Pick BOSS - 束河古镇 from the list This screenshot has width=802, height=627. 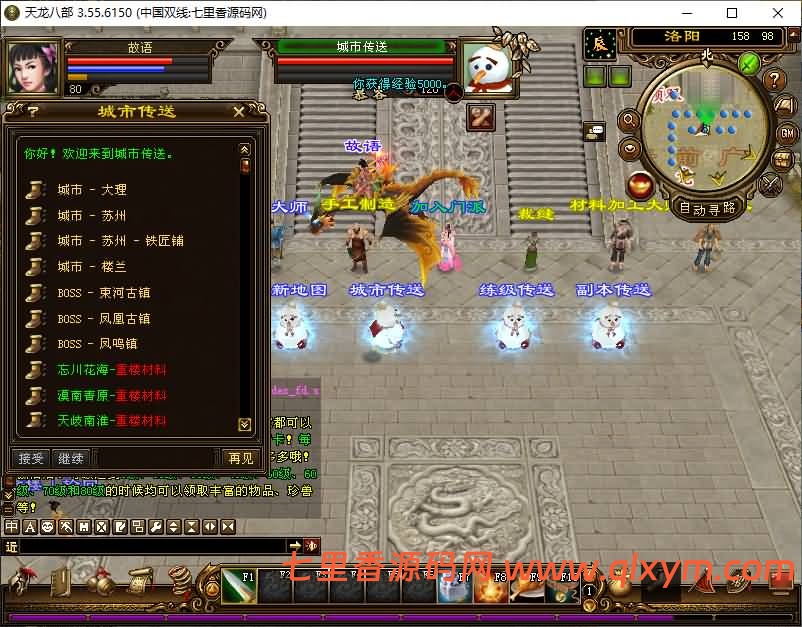103,293
